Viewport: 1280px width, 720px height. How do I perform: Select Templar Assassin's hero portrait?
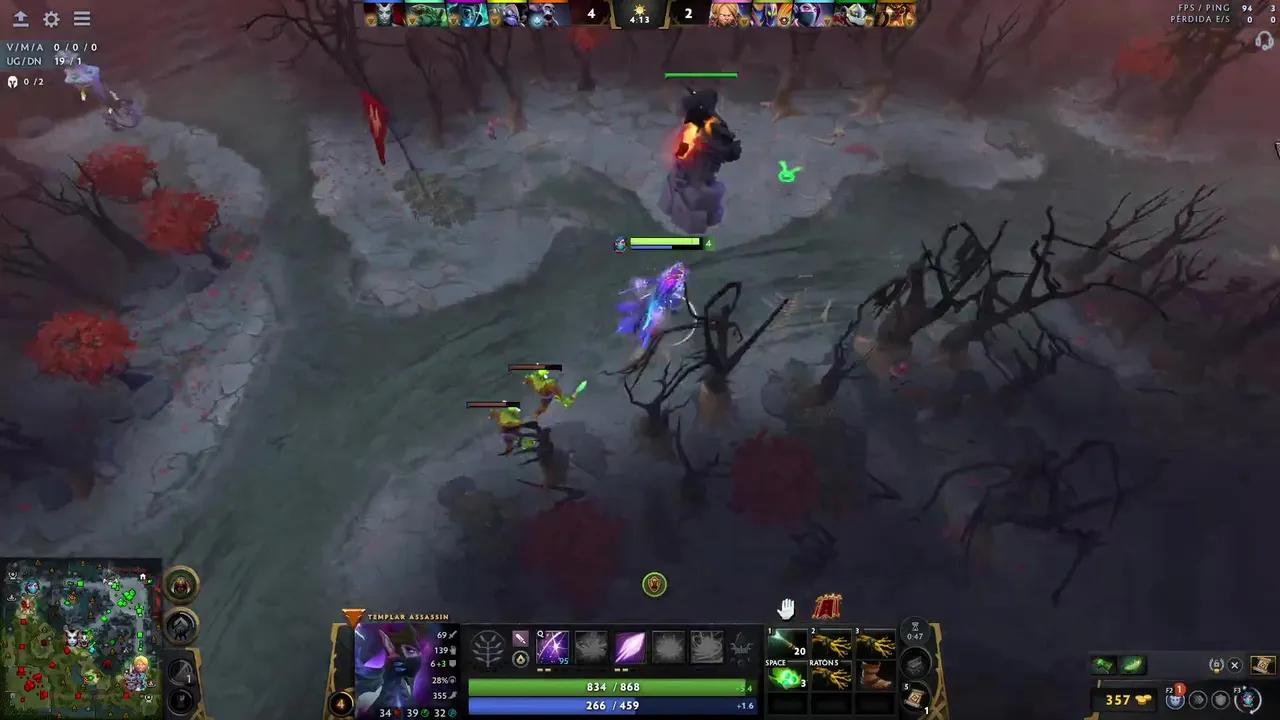[x=395, y=665]
